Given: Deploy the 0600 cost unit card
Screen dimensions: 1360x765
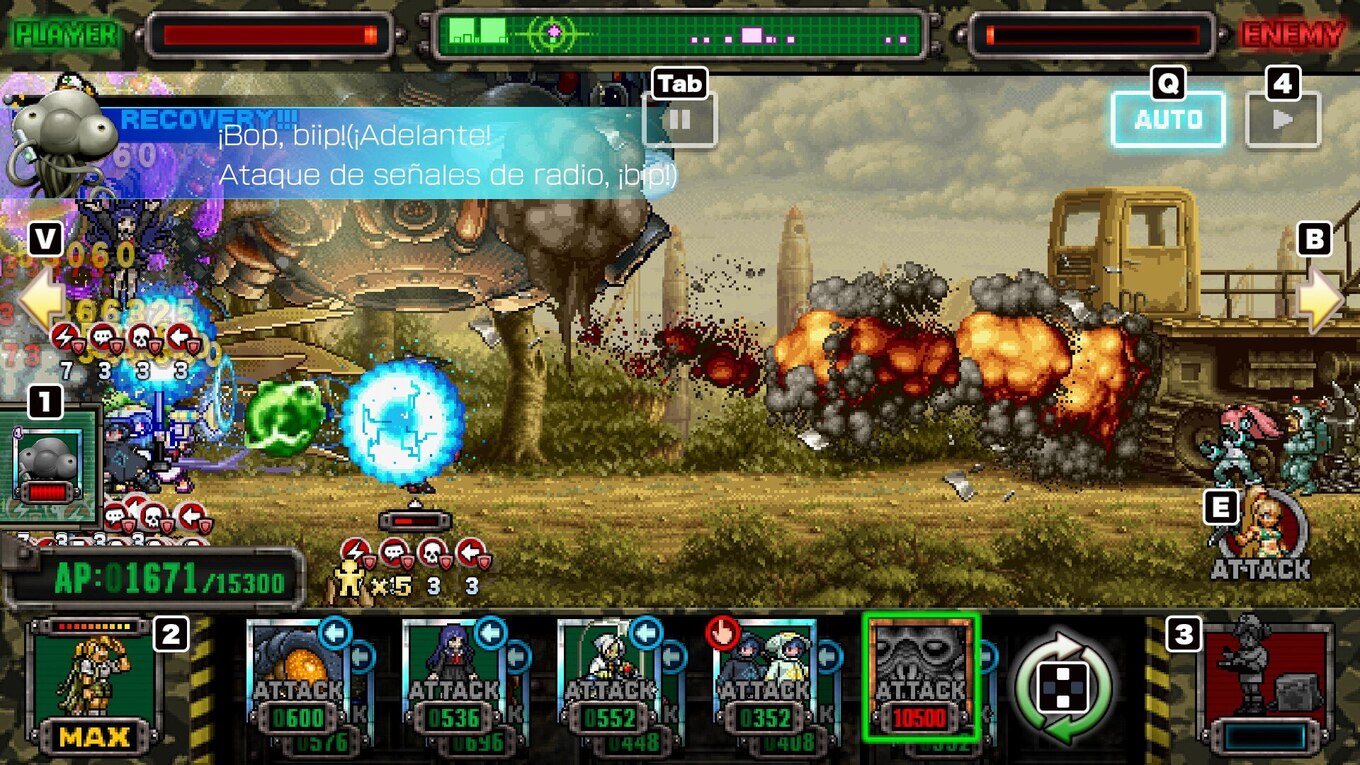Looking at the screenshot, I should [x=298, y=680].
